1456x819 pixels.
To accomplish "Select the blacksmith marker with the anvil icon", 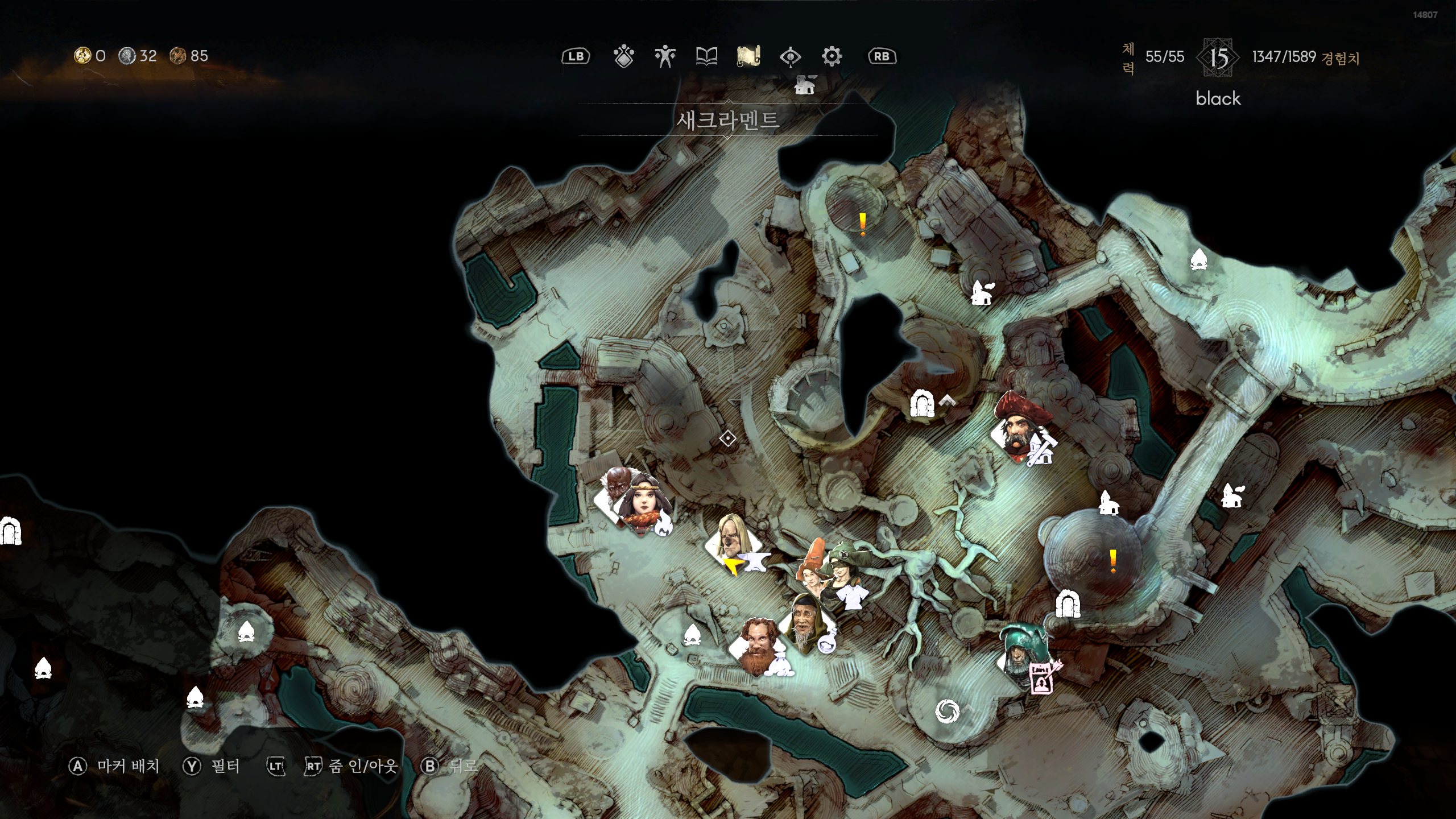I will point(734,546).
